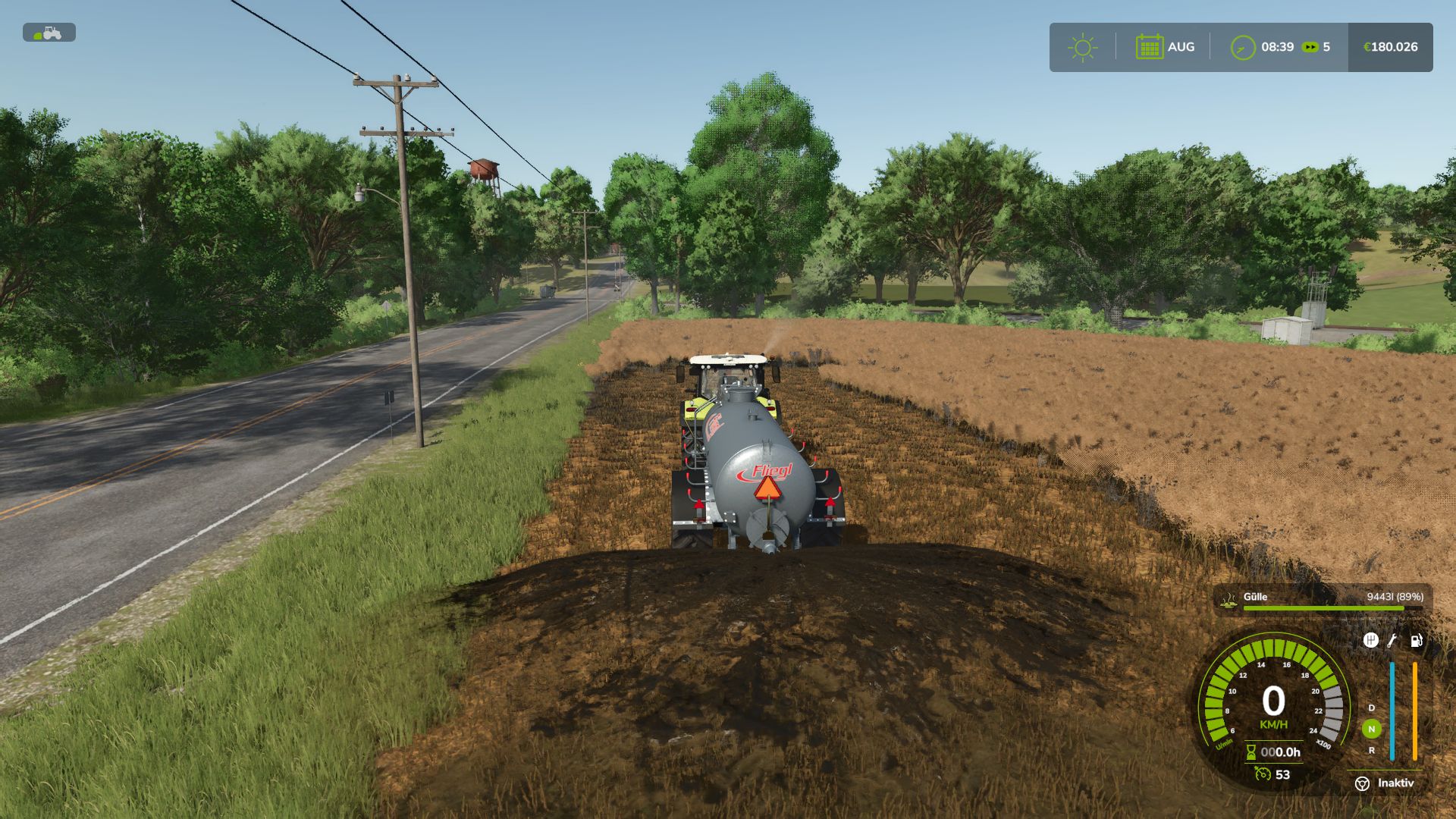1456x819 pixels.
Task: Expand the vehicle status icons panel
Action: coord(1392,641)
